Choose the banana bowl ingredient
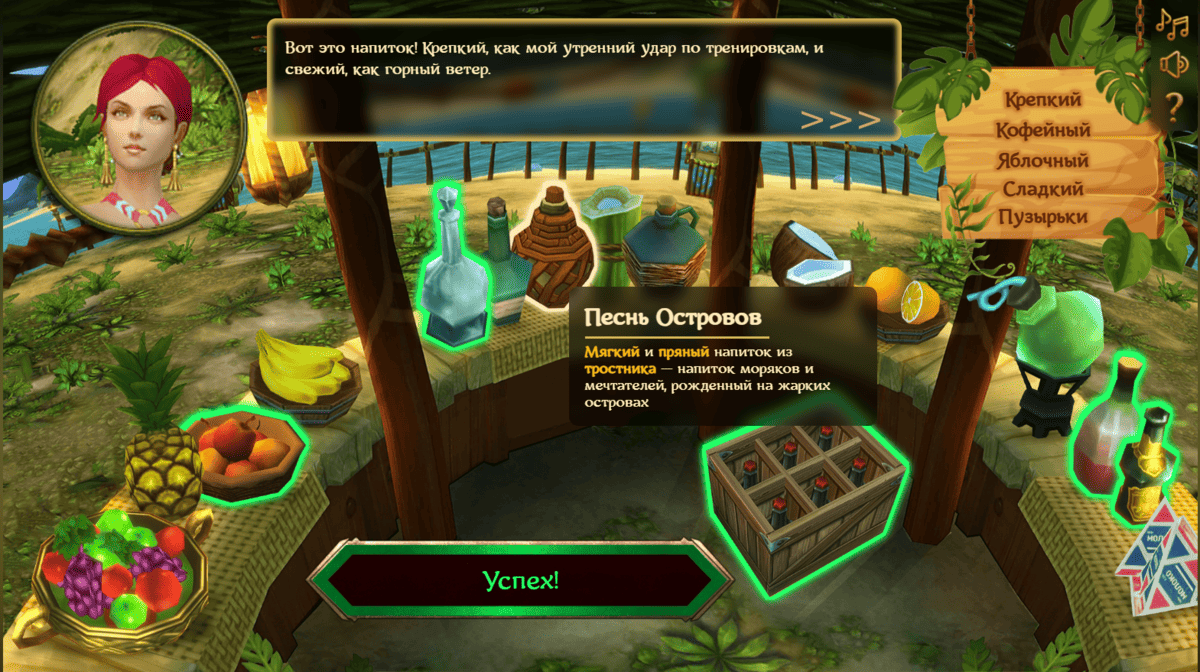Screen dimensions: 1200x672 pyautogui.click(x=299, y=375)
